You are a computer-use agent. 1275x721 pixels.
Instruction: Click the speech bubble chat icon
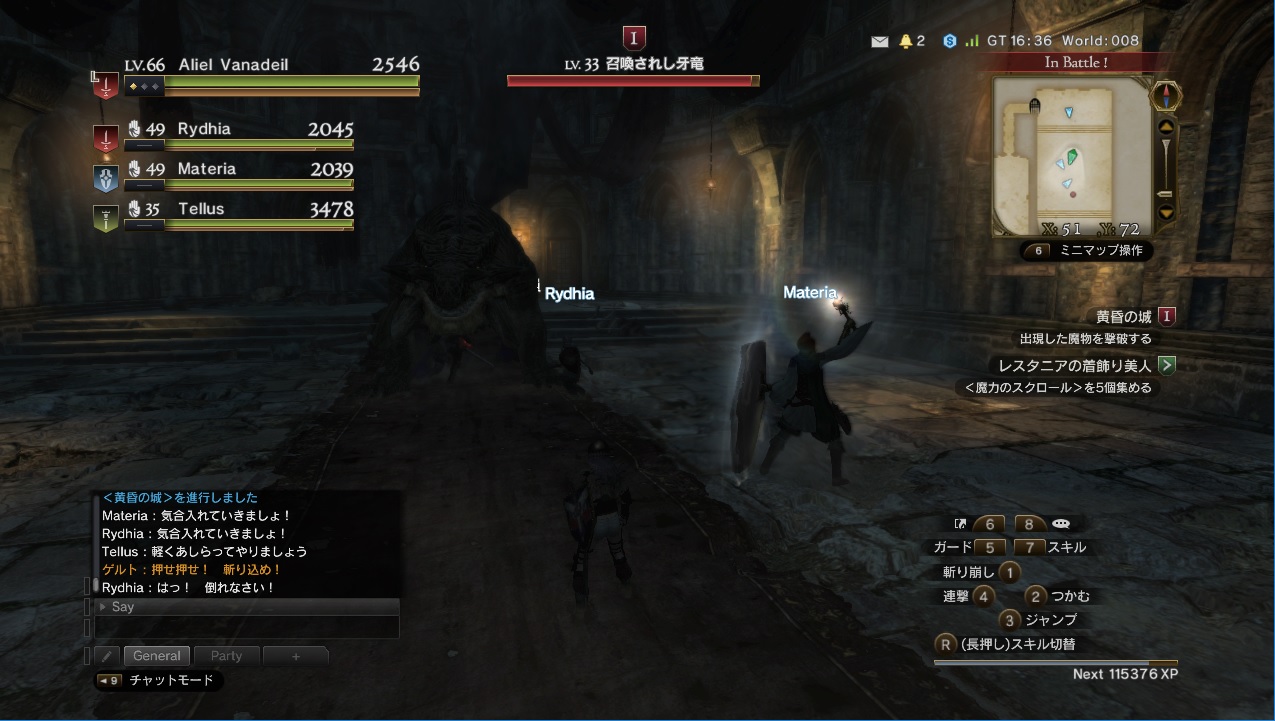1061,524
